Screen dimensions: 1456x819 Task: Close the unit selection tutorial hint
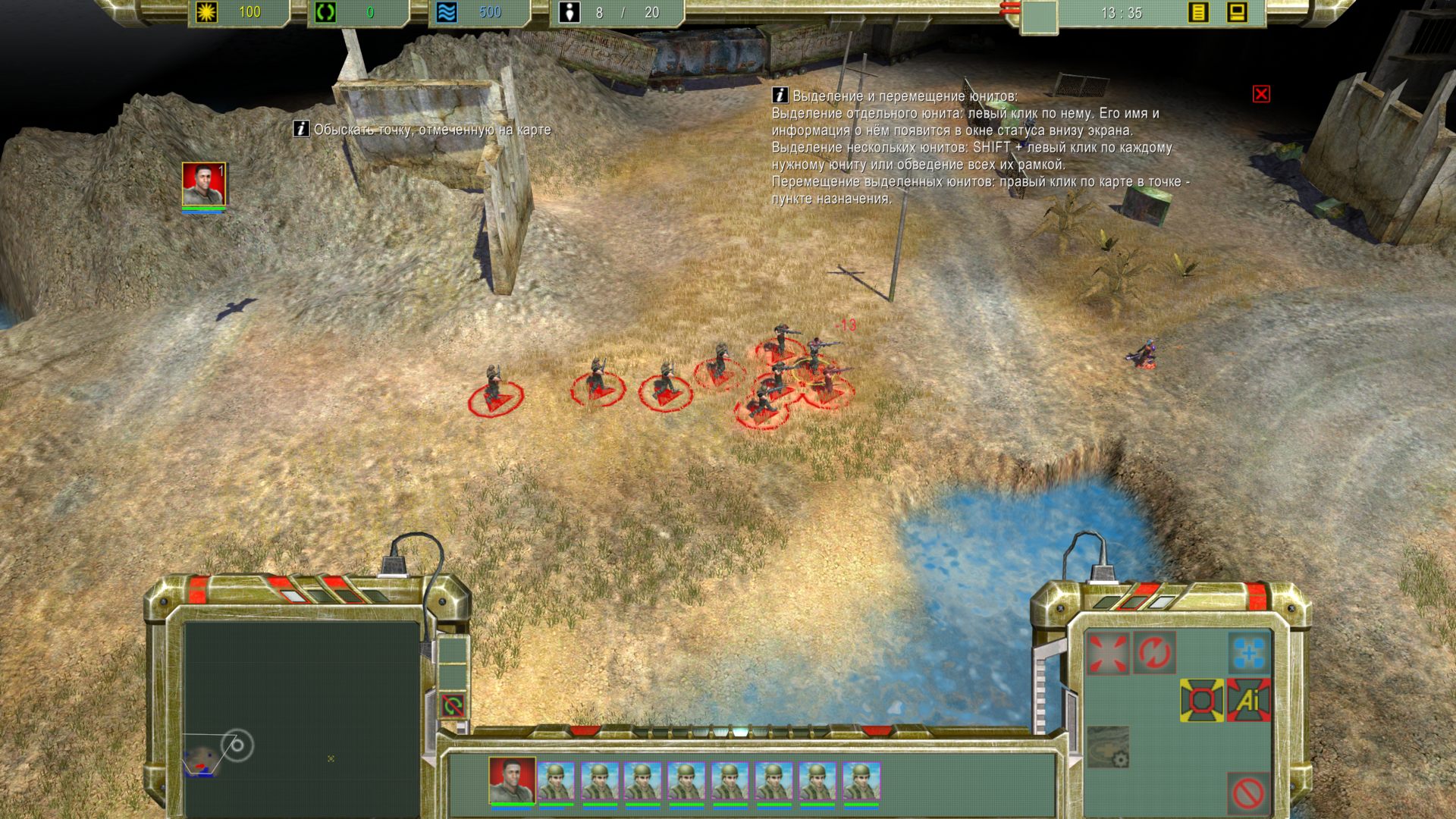[x=1261, y=94]
